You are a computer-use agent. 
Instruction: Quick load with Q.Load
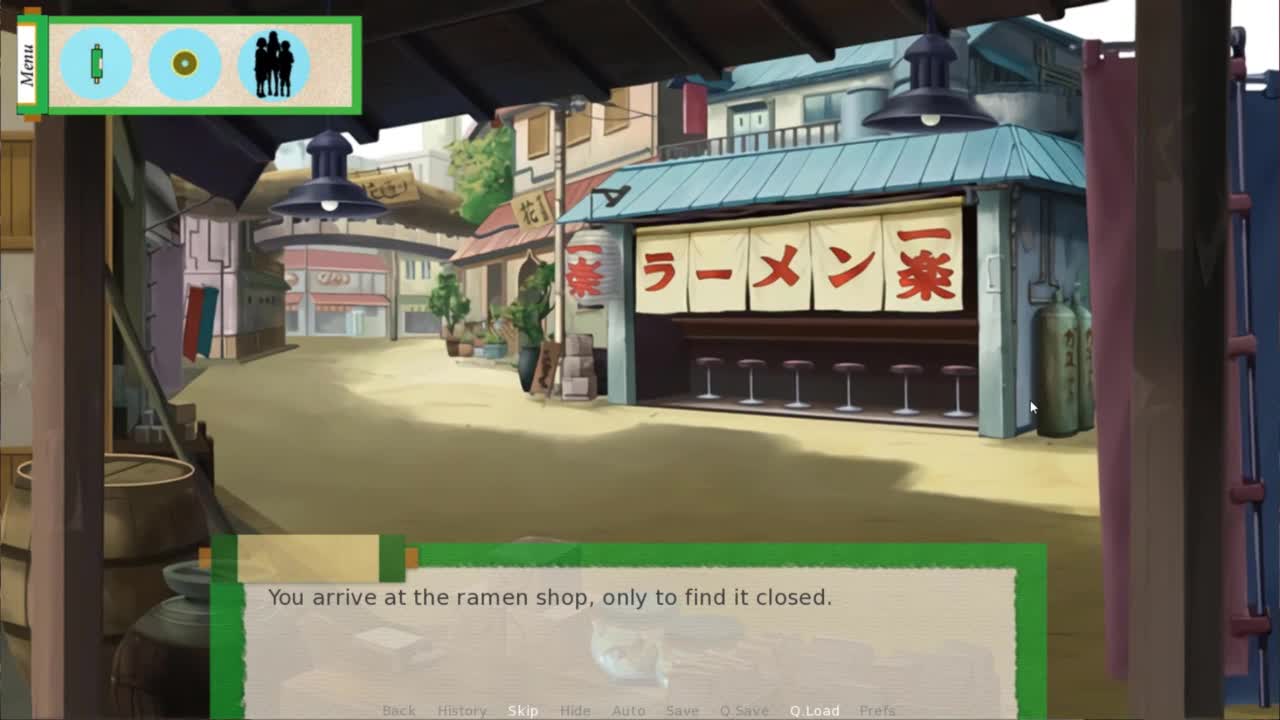(814, 710)
